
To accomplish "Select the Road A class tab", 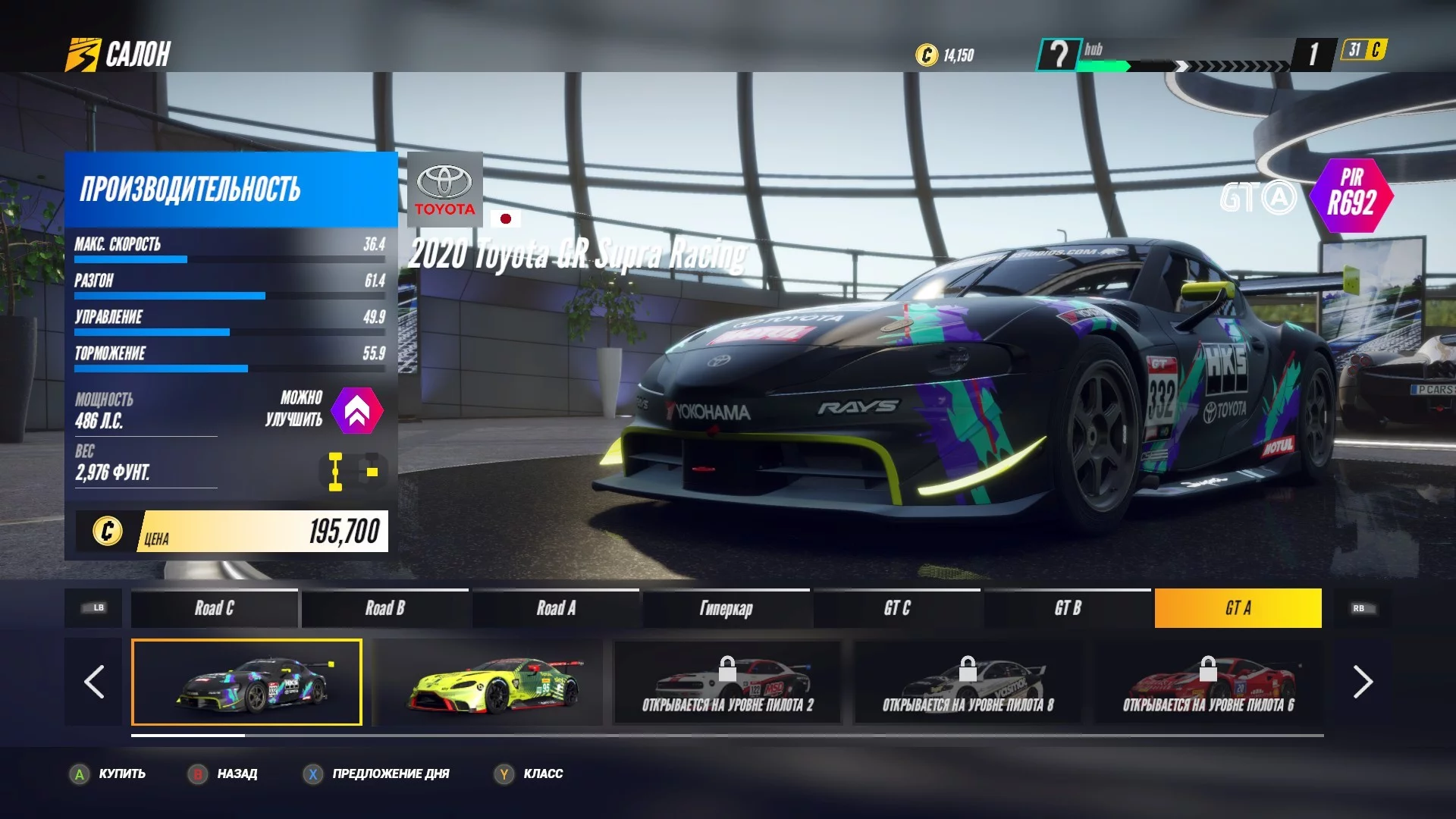I will 556,608.
